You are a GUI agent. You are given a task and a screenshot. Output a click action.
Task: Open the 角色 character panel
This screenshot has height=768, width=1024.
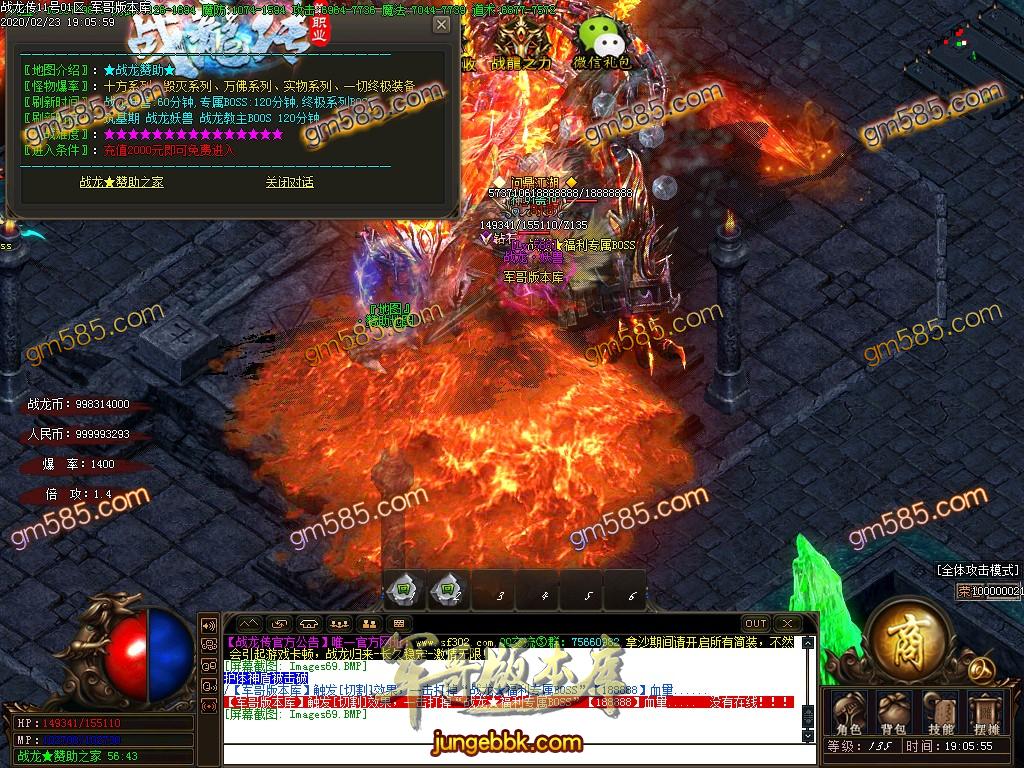click(848, 711)
